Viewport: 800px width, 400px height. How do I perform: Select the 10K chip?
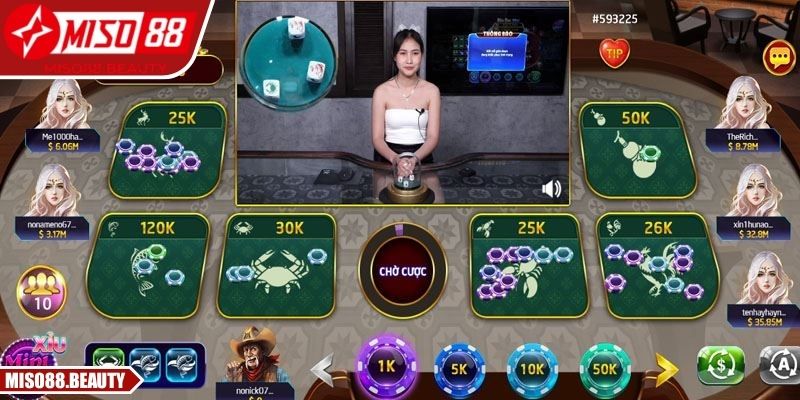pyautogui.click(x=531, y=367)
